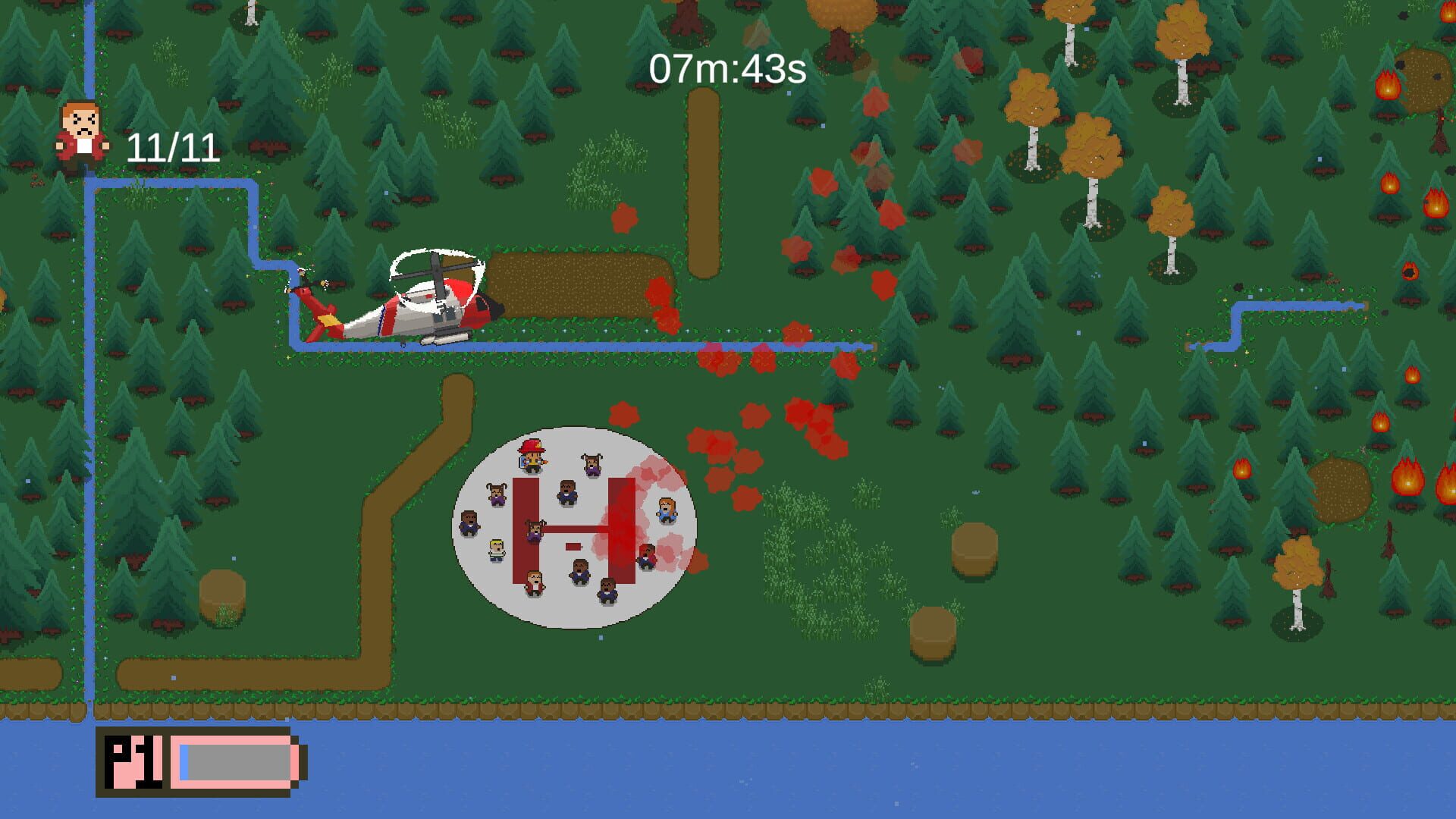
Task: Click the blonde villager in white shirt
Action: point(496,551)
